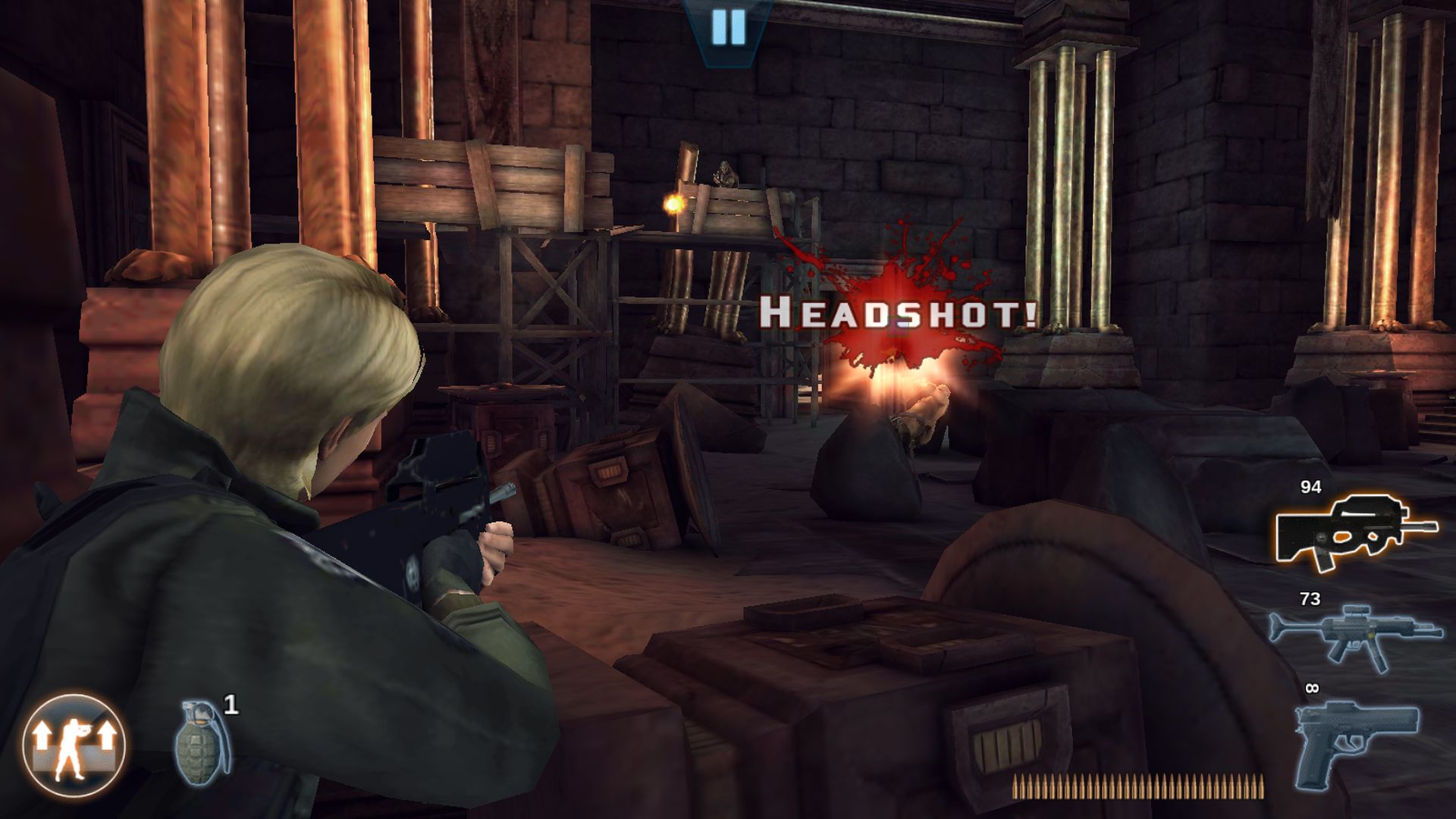Throw a grenade using the grenade icon
Image resolution: width=1456 pixels, height=819 pixels.
click(203, 741)
